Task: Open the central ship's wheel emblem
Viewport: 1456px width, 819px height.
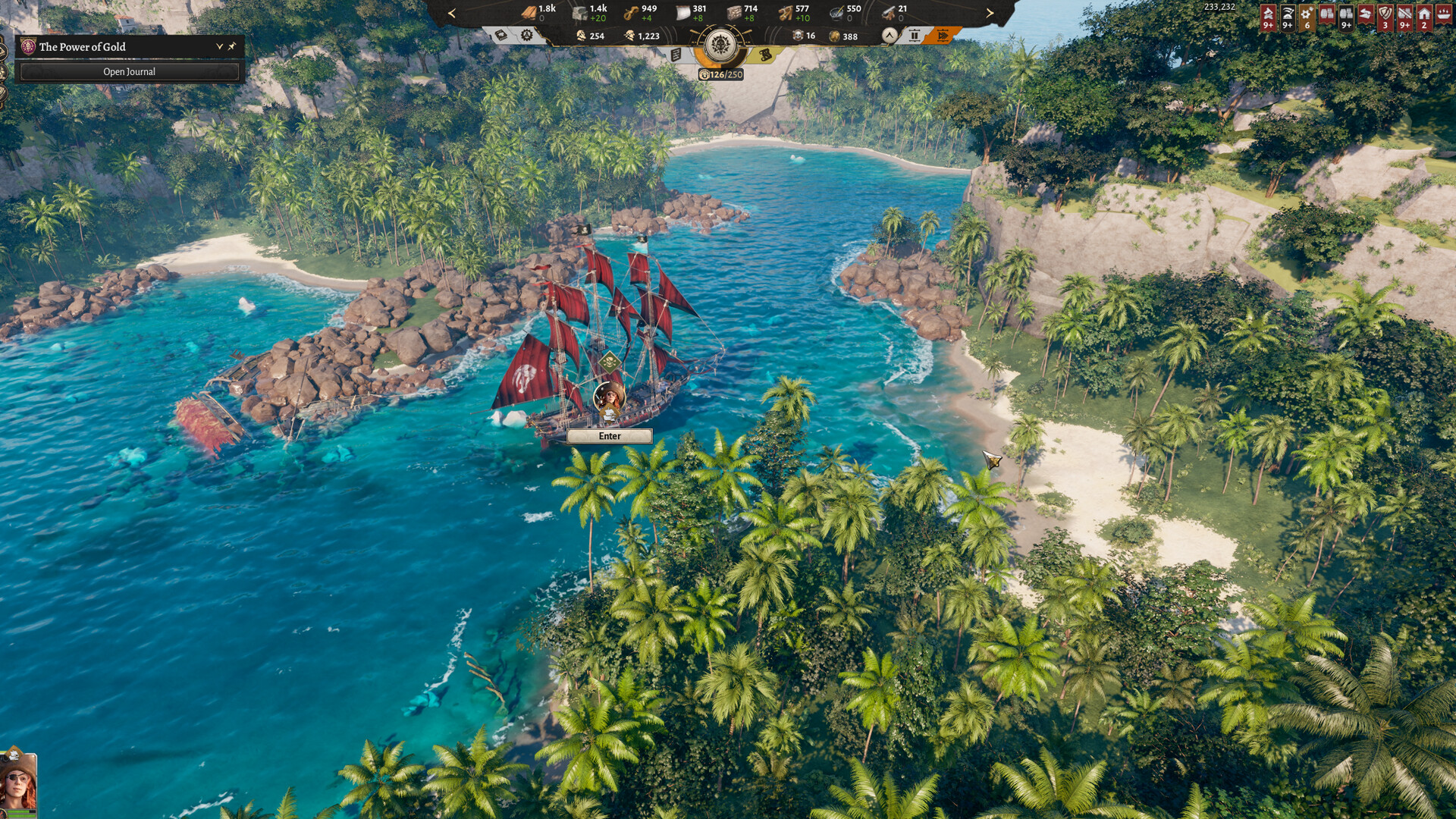Action: tap(720, 44)
